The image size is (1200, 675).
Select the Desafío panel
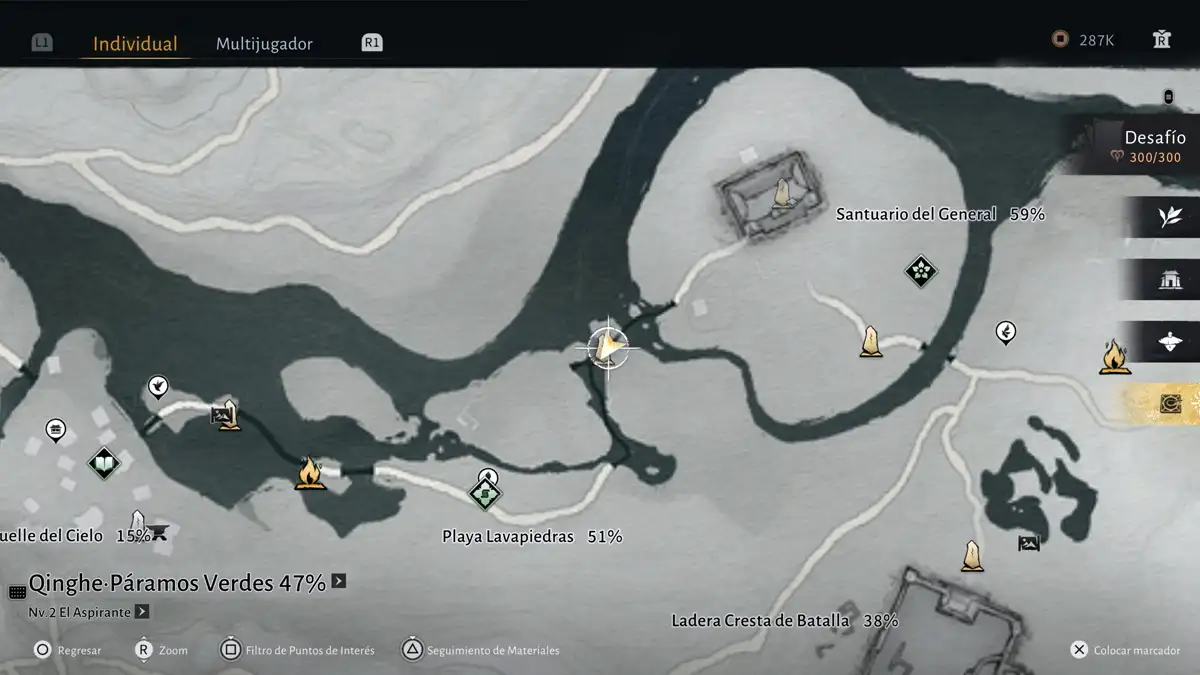coord(1140,145)
